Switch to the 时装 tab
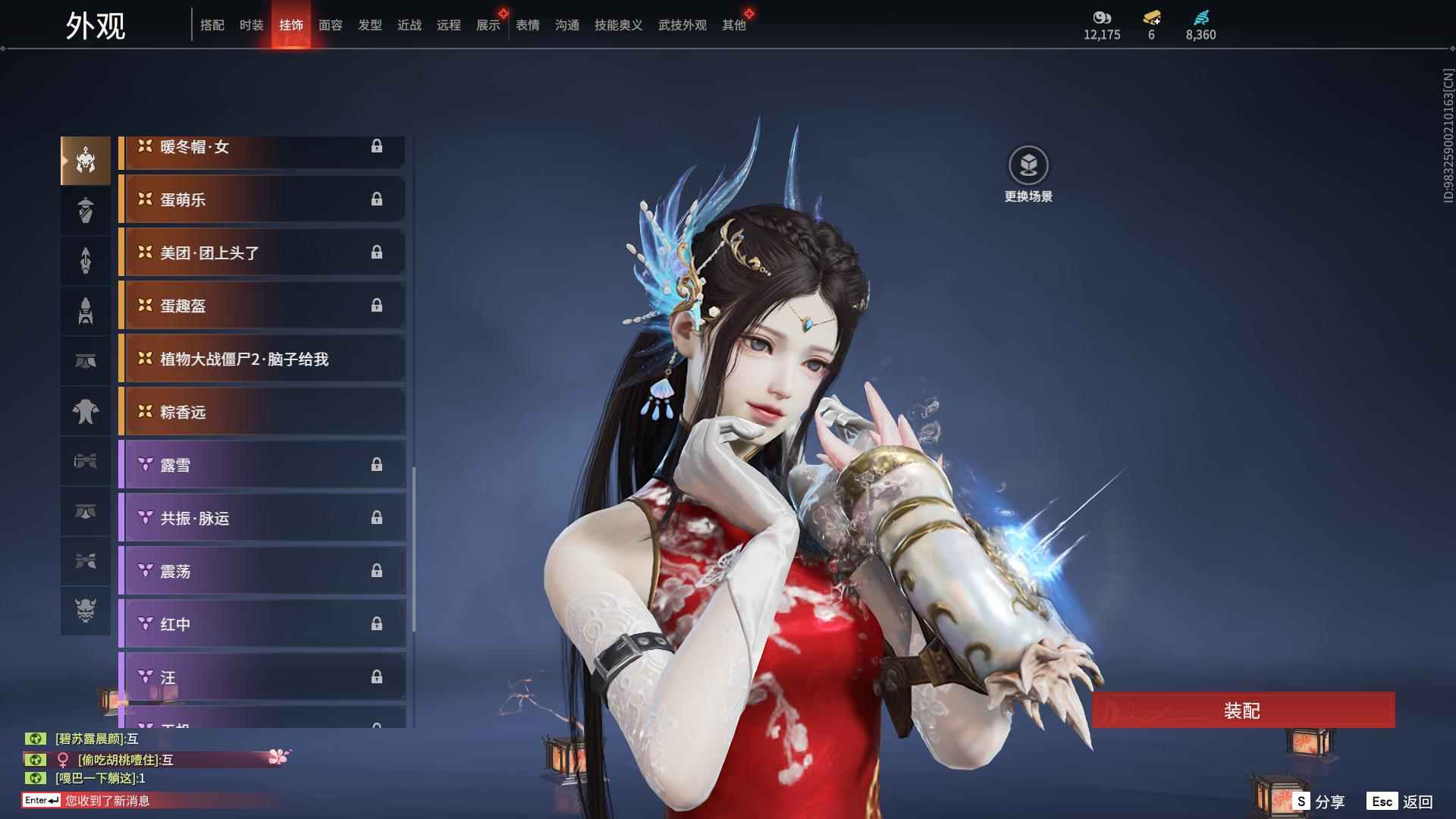Screen dimensions: 1456x819 pyautogui.click(x=250, y=24)
